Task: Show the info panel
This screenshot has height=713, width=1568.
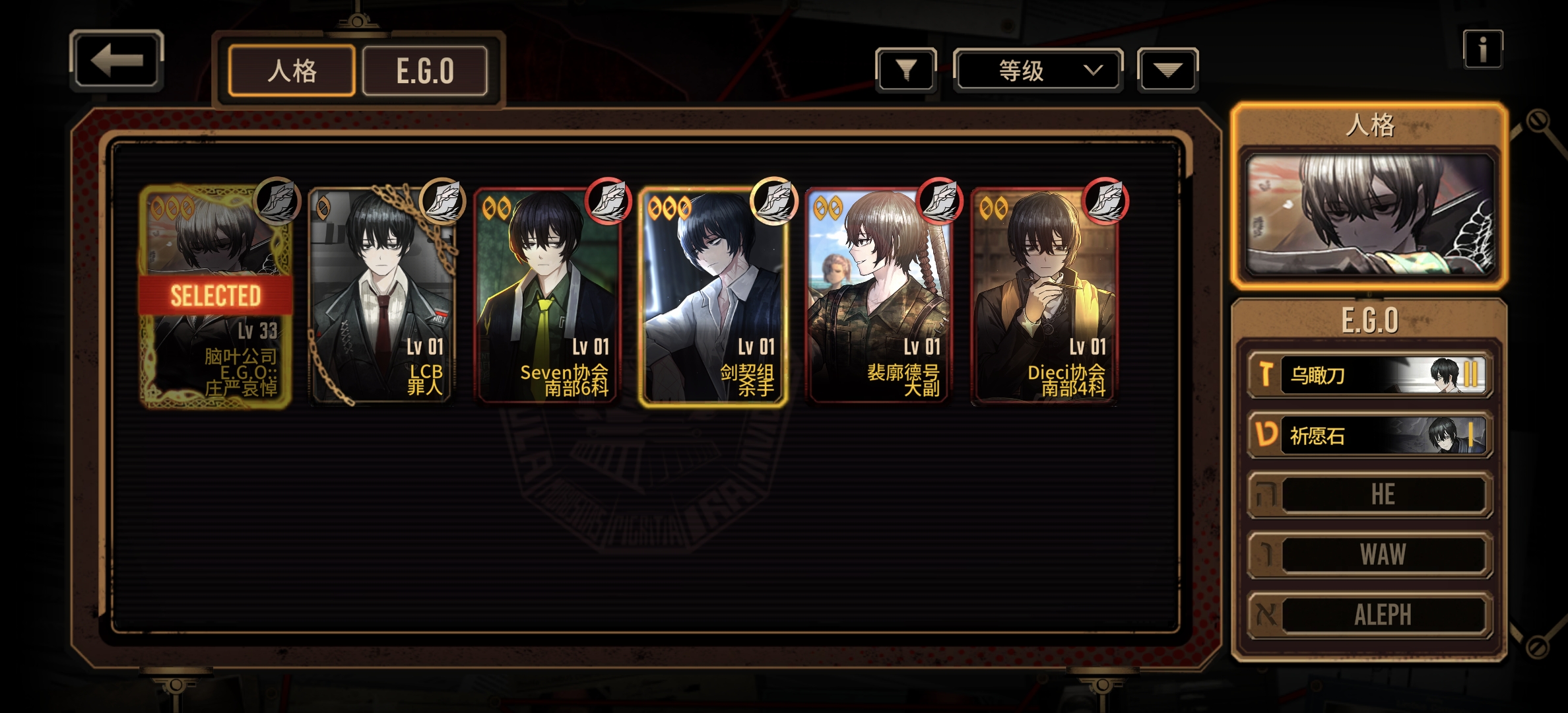Action: click(1482, 50)
